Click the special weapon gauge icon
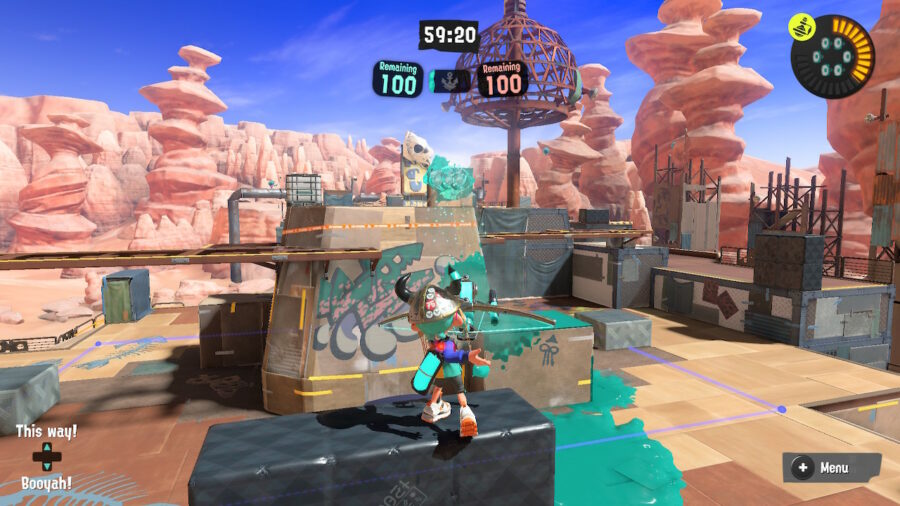 [832, 56]
